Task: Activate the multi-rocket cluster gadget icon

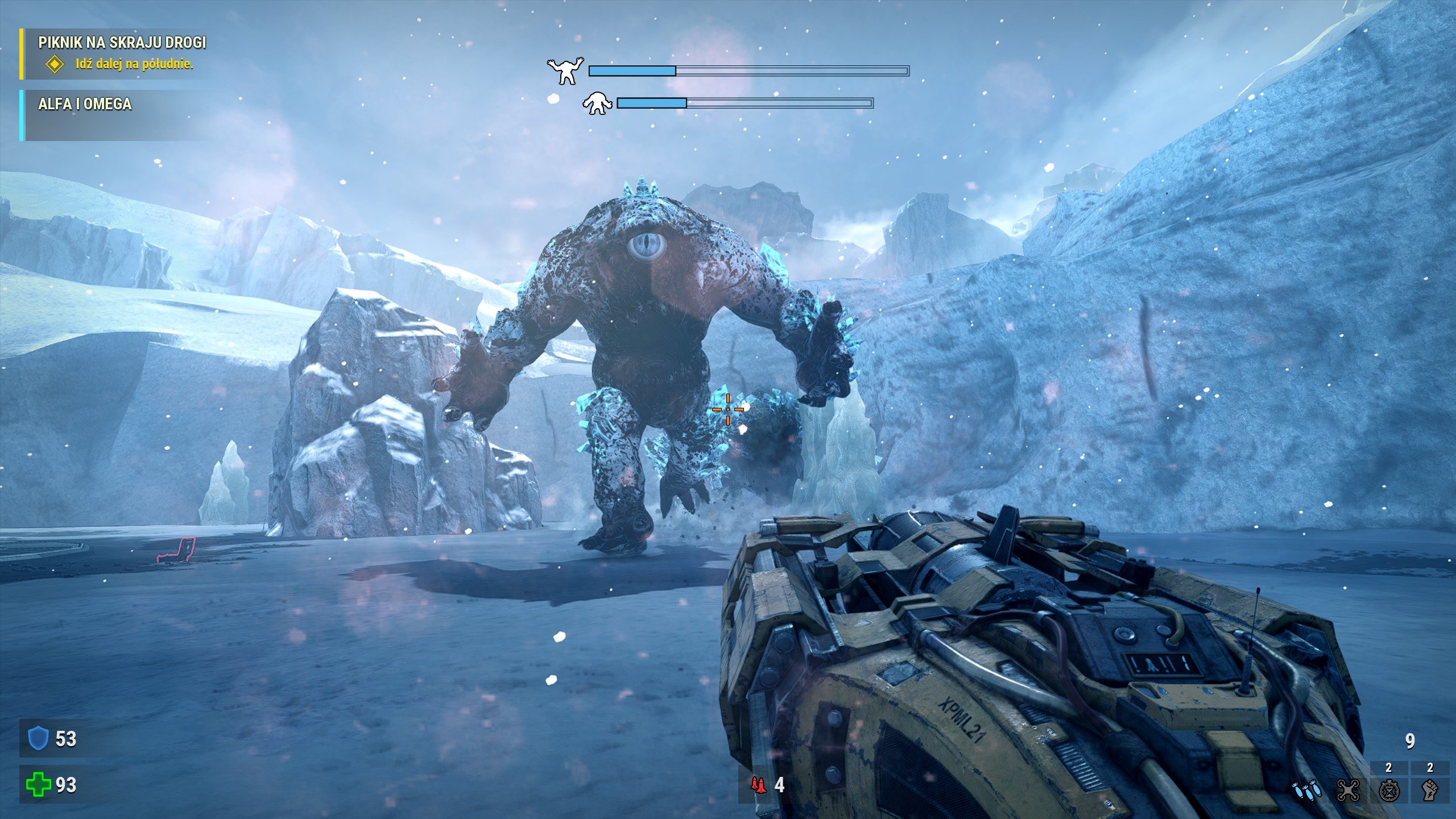Action: [1306, 791]
